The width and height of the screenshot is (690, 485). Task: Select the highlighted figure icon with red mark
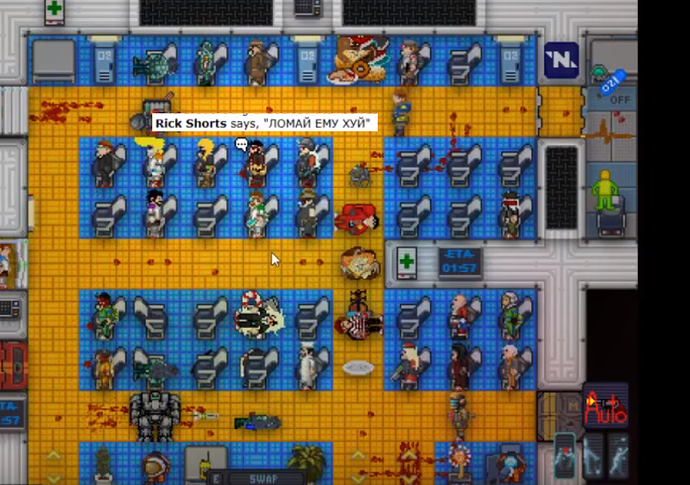point(565,456)
